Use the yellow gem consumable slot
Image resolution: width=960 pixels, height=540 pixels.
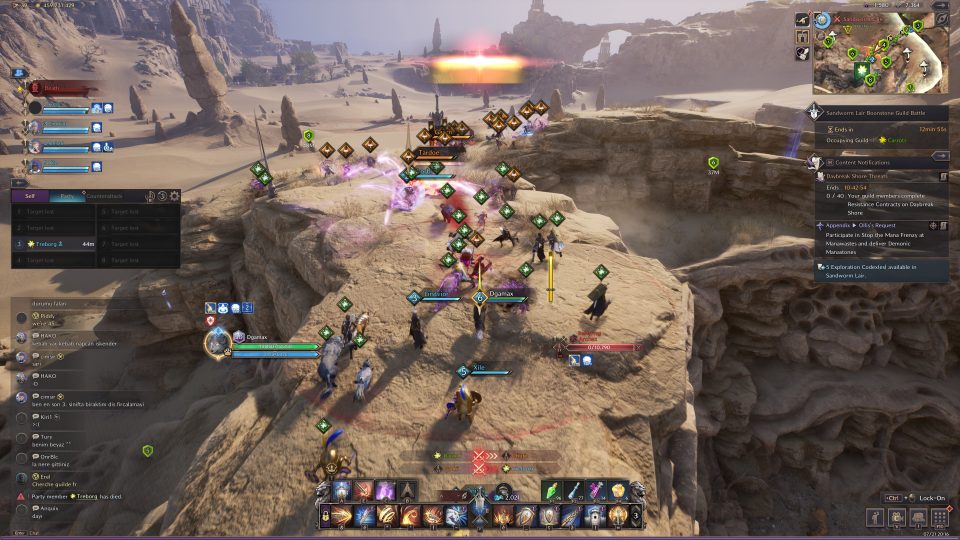[620, 490]
